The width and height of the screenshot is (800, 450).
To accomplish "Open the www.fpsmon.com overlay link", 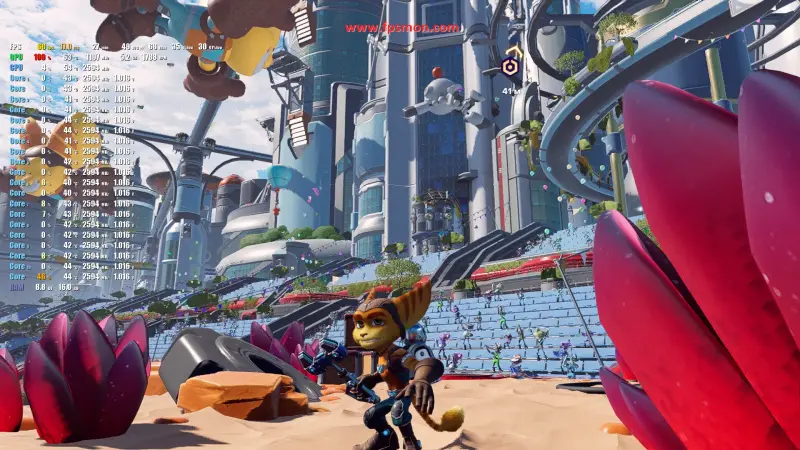I will click(x=403, y=28).
